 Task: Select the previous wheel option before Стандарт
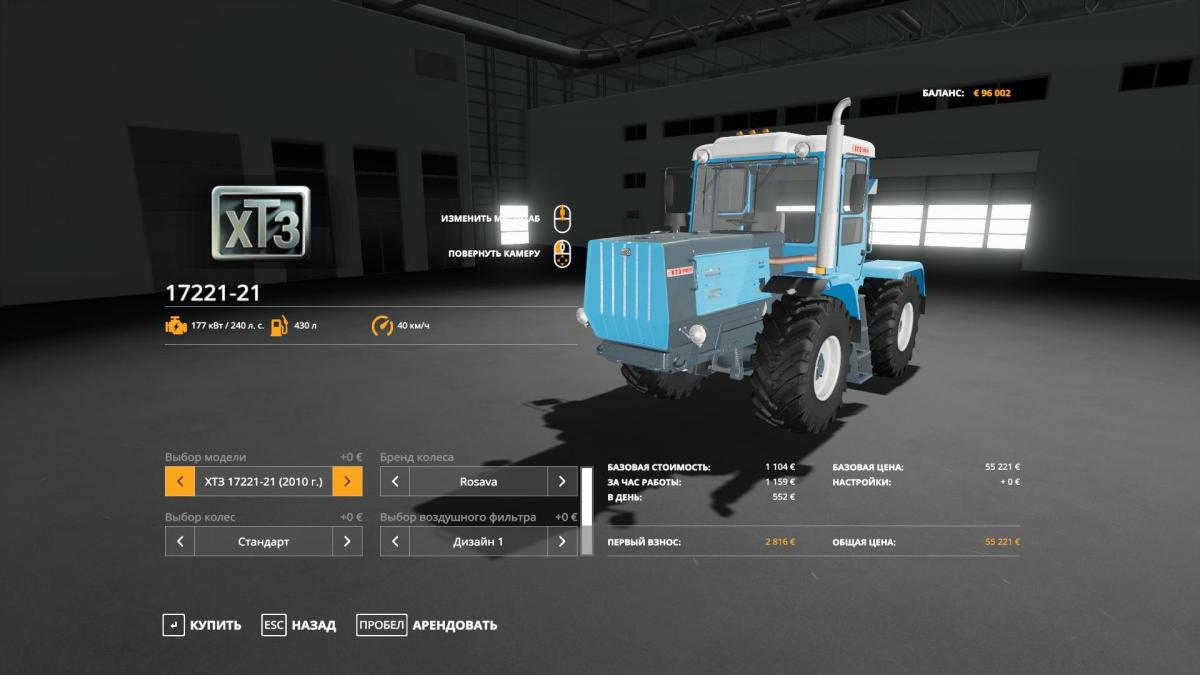click(x=180, y=541)
